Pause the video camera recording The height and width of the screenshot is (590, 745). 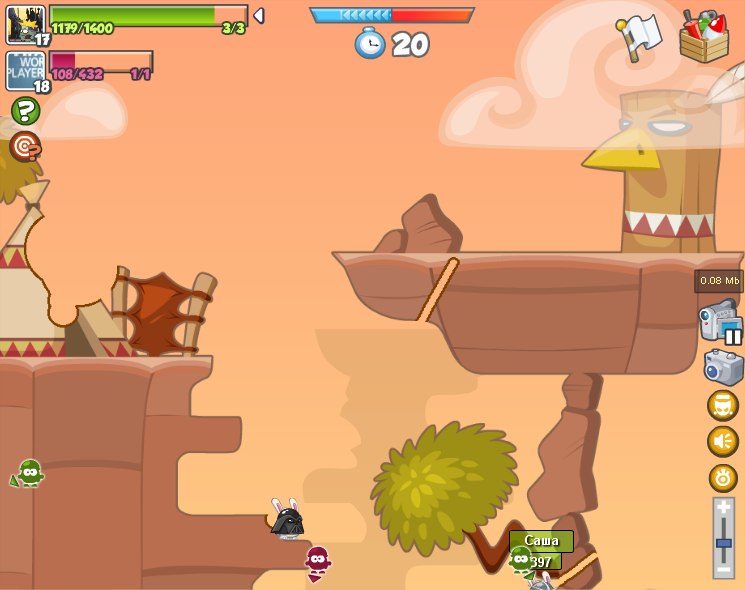tap(733, 336)
